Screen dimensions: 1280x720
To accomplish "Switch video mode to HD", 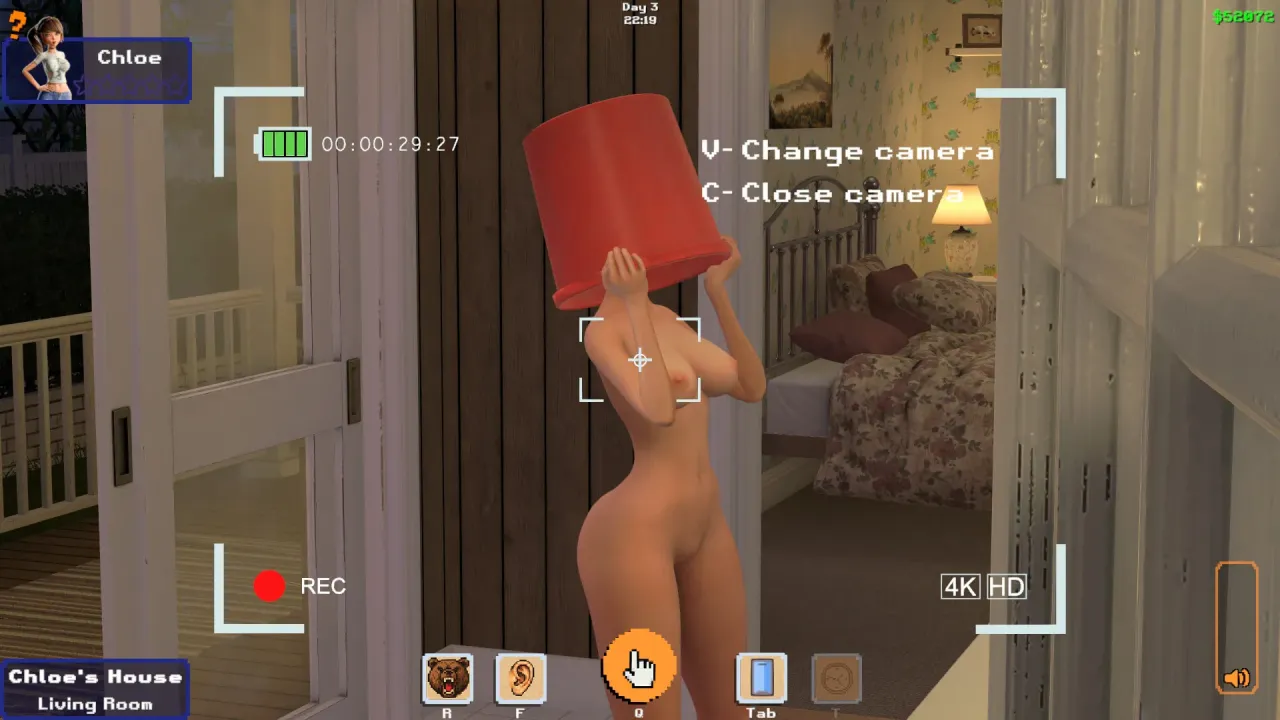I will (x=1008, y=587).
